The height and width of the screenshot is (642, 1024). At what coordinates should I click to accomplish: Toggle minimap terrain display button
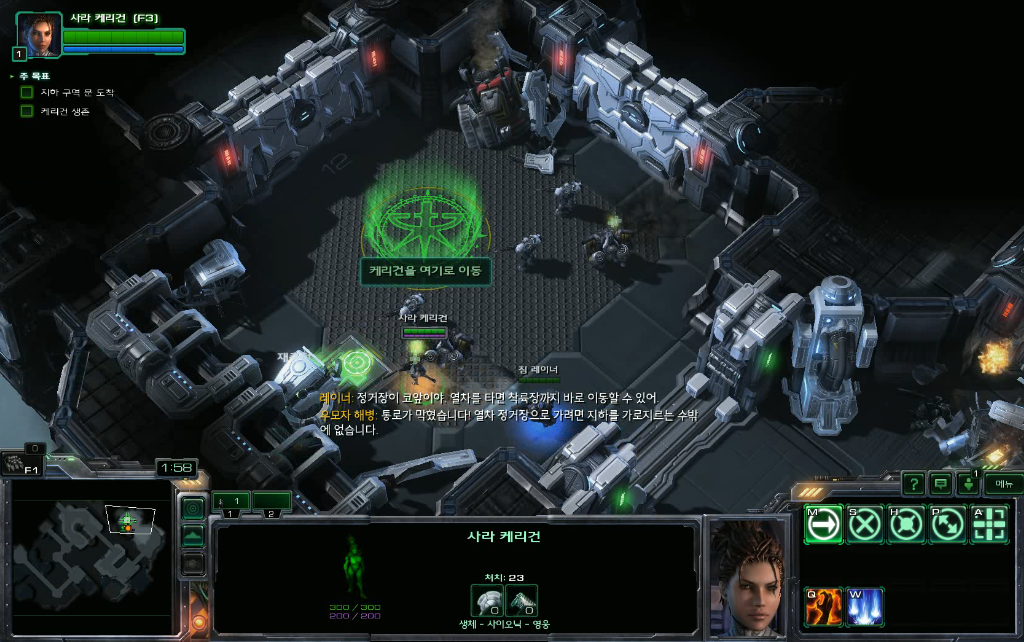194,537
